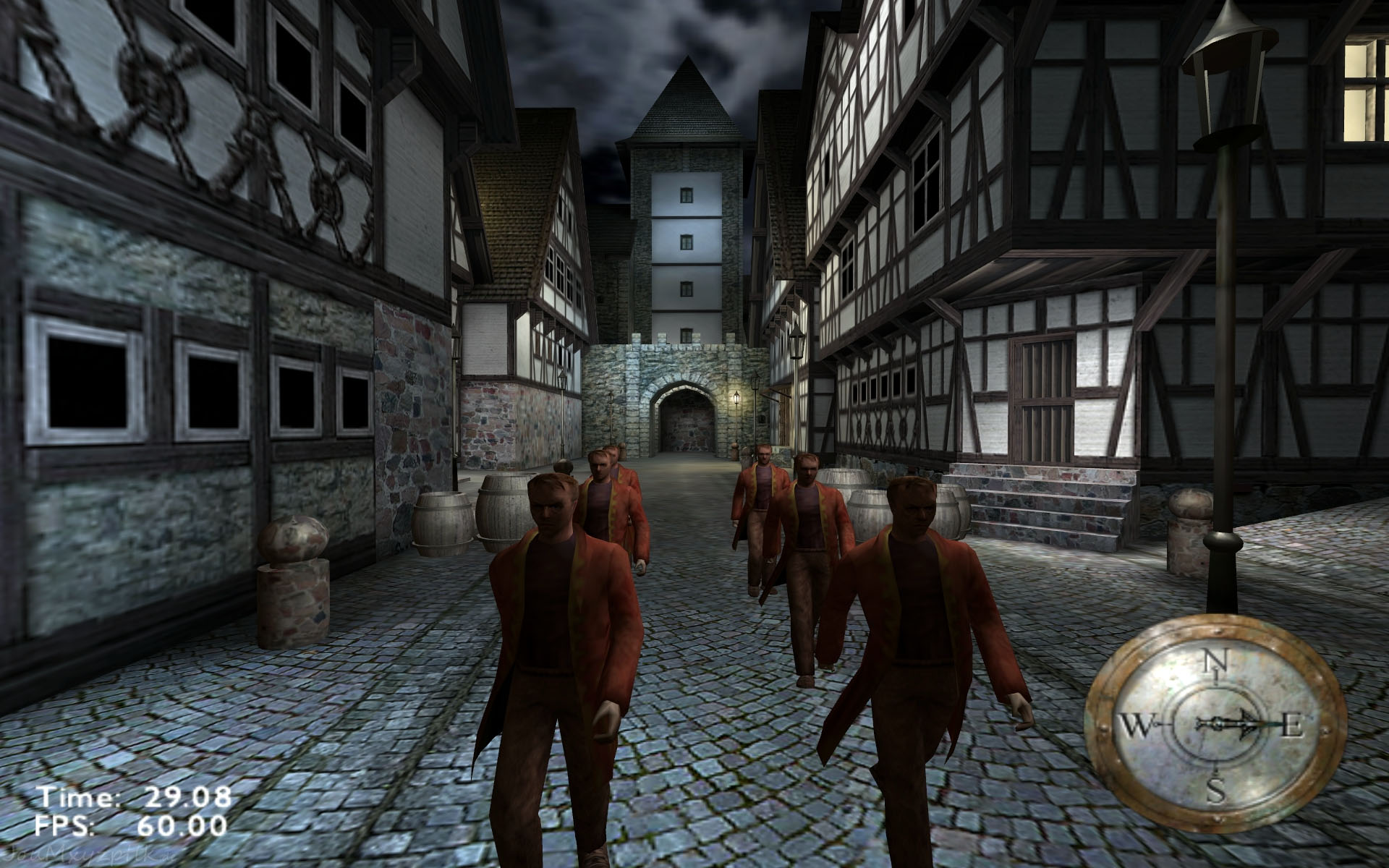
Task: Click the brass compass in the corner
Action: tap(1215, 725)
